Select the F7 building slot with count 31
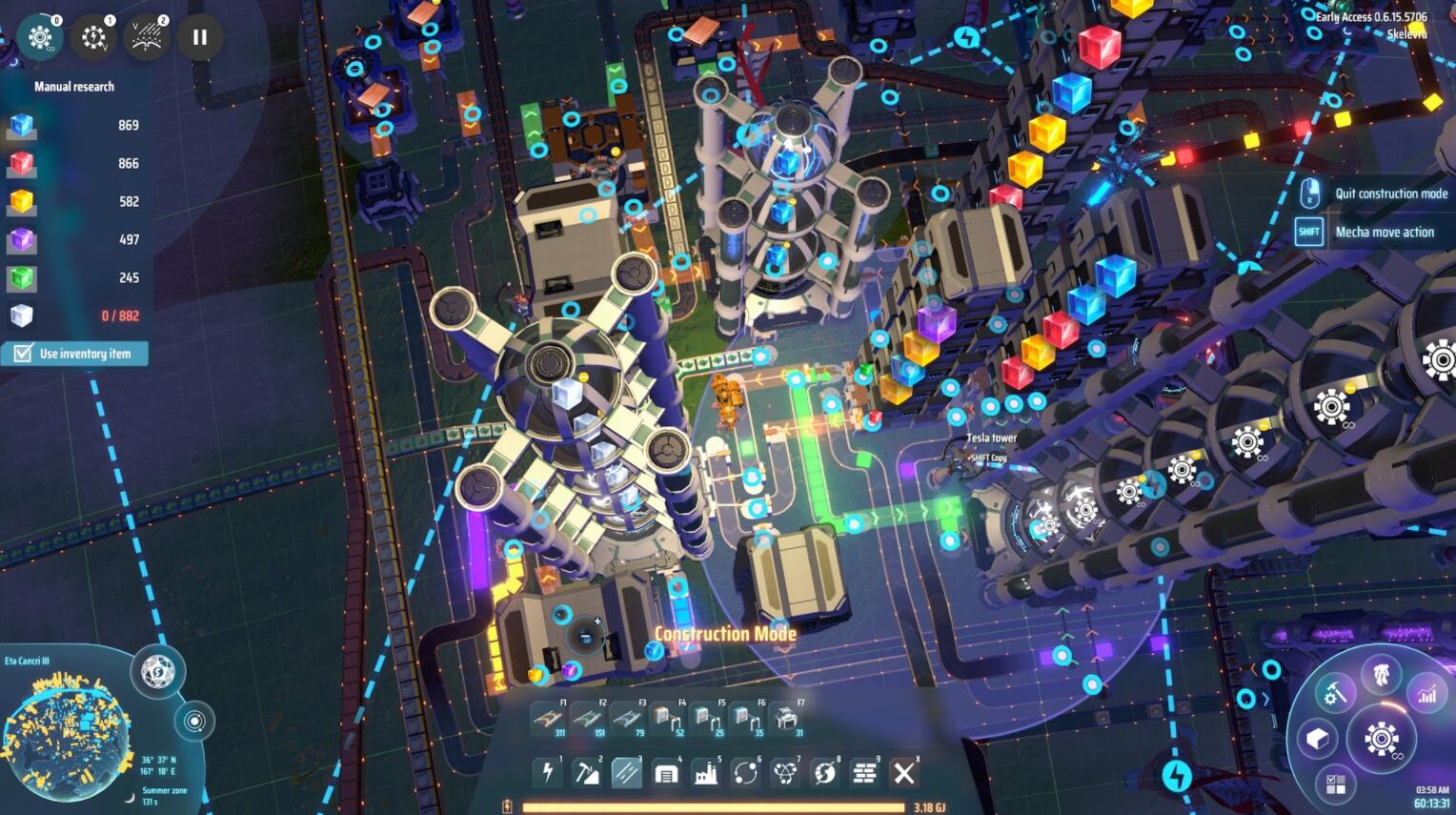This screenshot has height=815, width=1456. click(786, 719)
